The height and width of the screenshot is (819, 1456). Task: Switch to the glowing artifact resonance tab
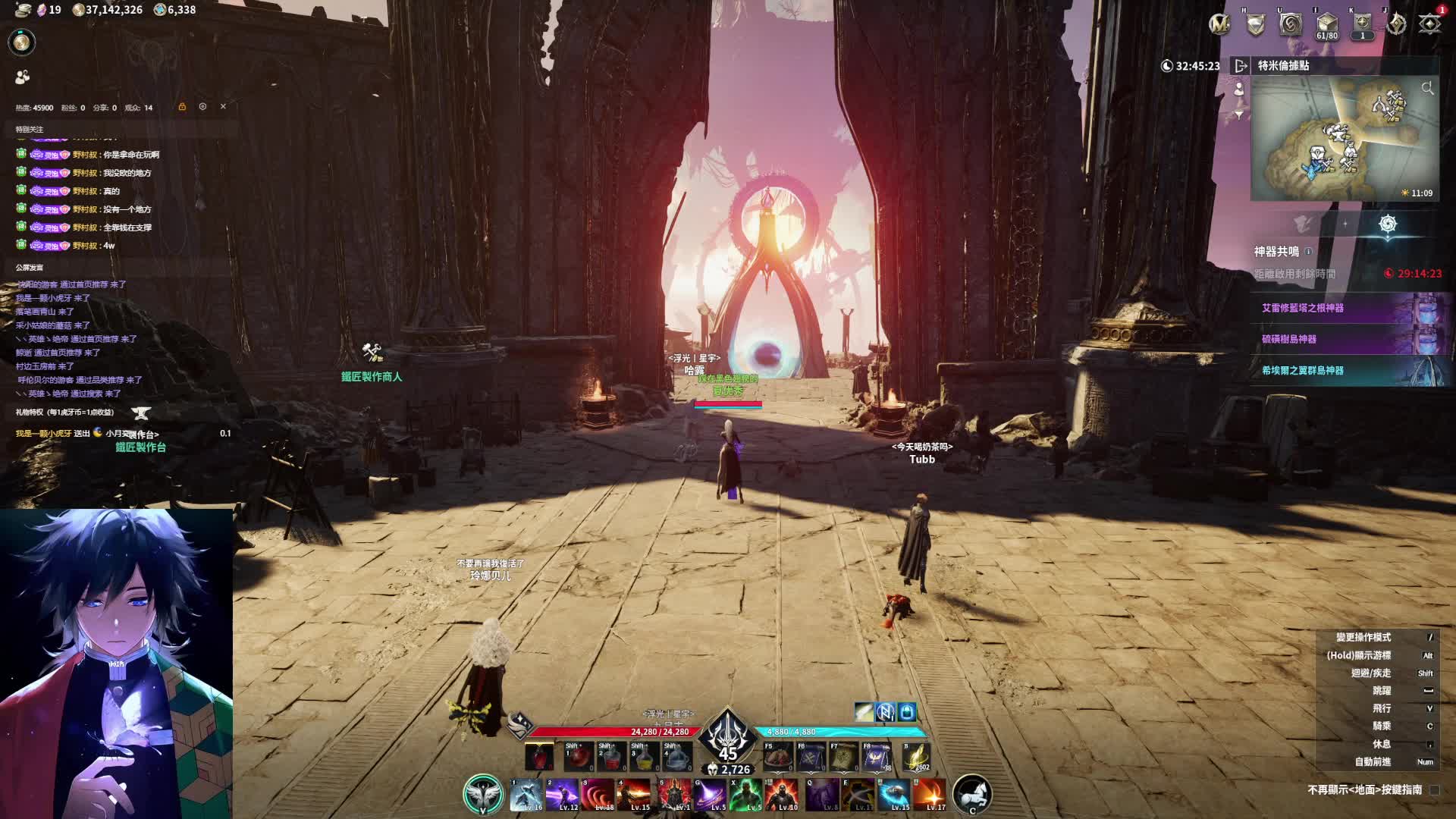(1388, 224)
